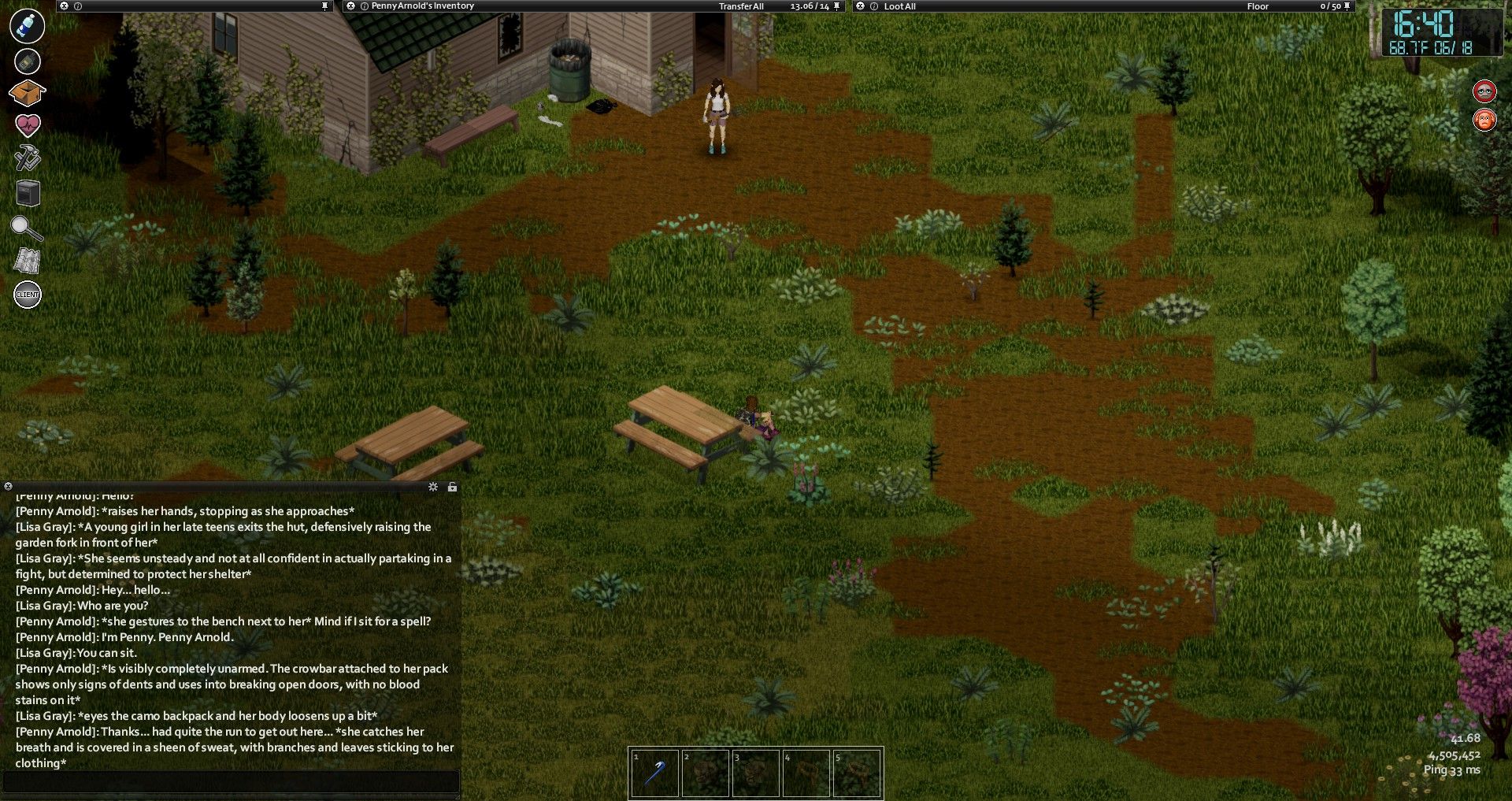Click the oven furniture icon

pyautogui.click(x=28, y=193)
